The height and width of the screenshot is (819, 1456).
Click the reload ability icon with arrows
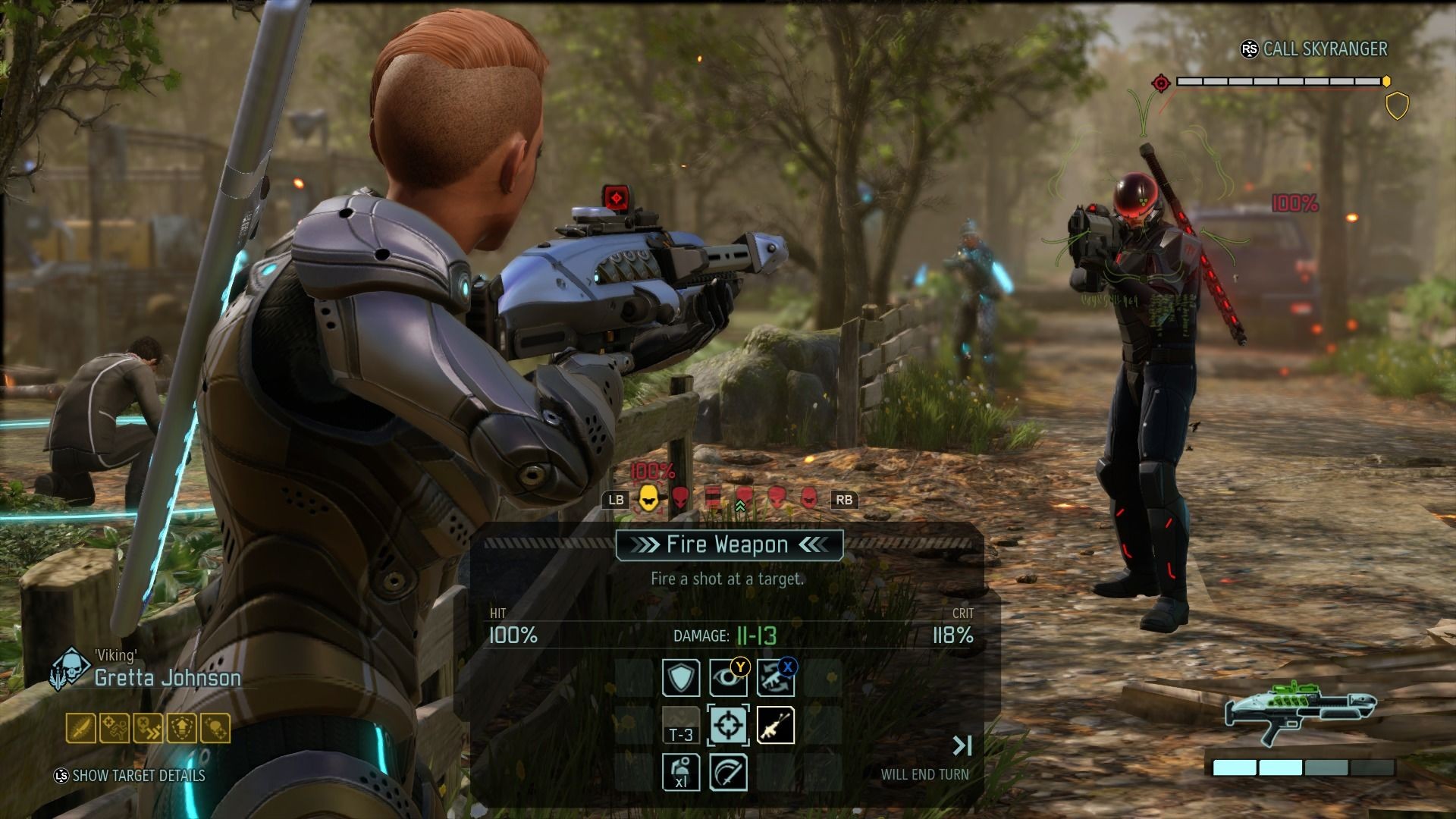pyautogui.click(x=775, y=677)
